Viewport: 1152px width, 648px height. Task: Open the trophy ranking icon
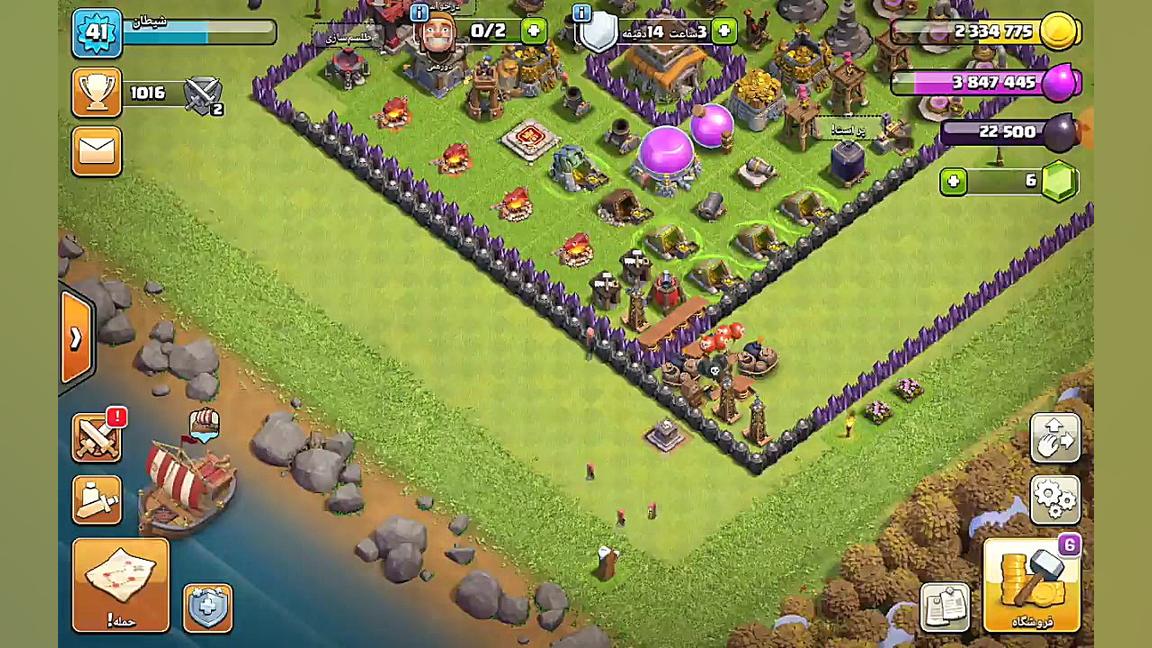point(97,93)
